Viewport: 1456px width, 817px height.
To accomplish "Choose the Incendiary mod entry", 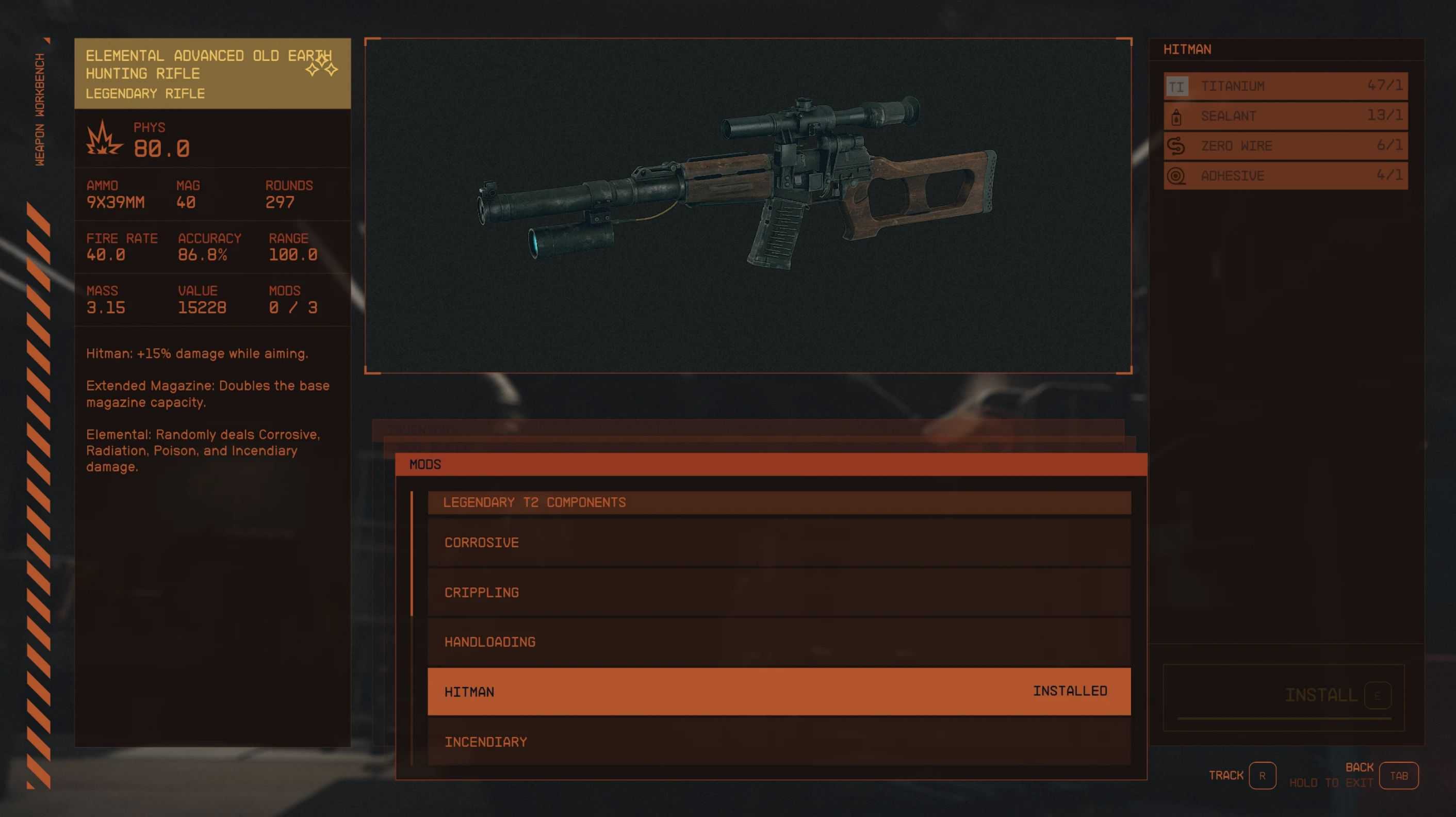I will tap(778, 741).
